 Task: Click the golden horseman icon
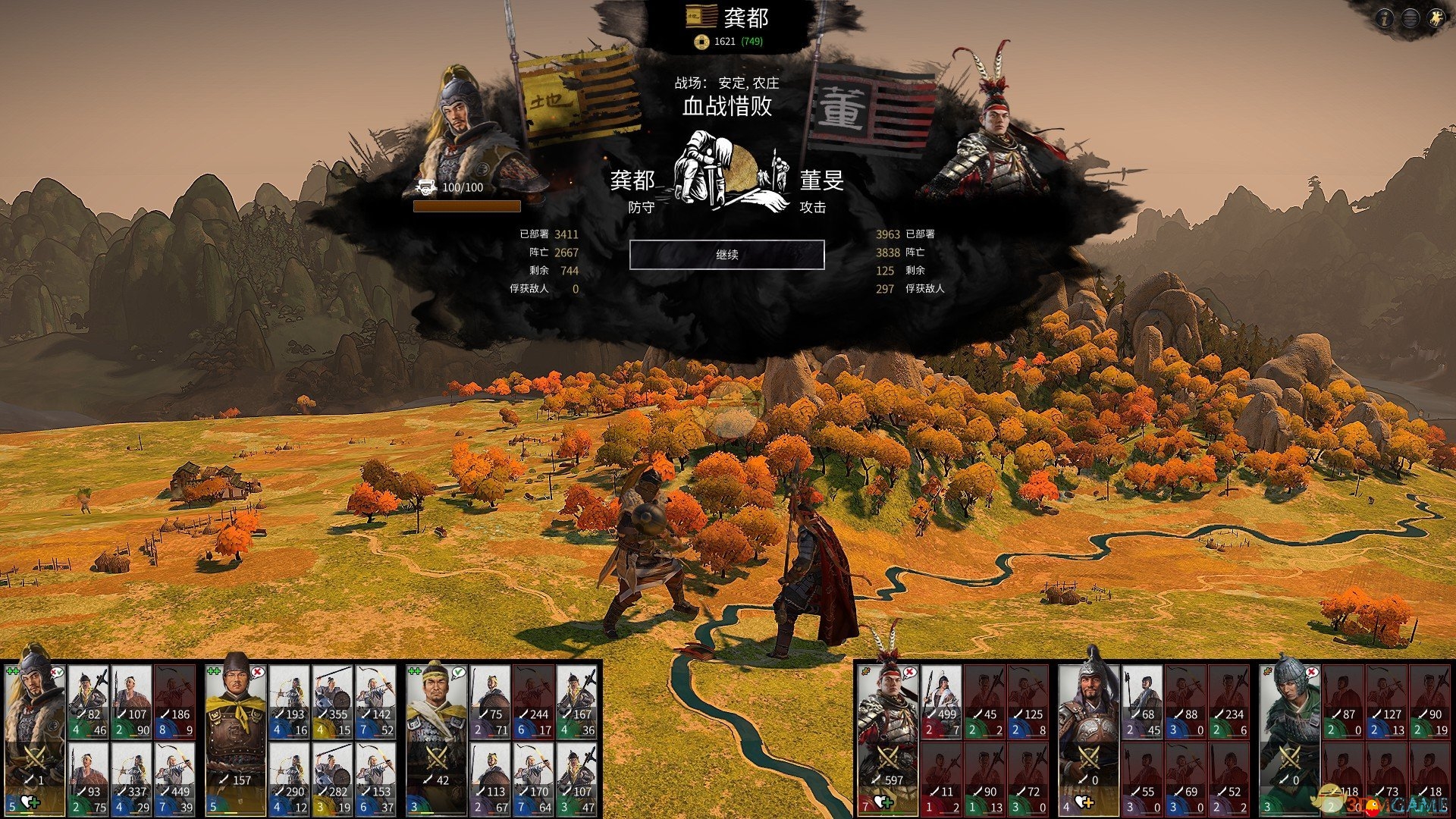point(1435,18)
